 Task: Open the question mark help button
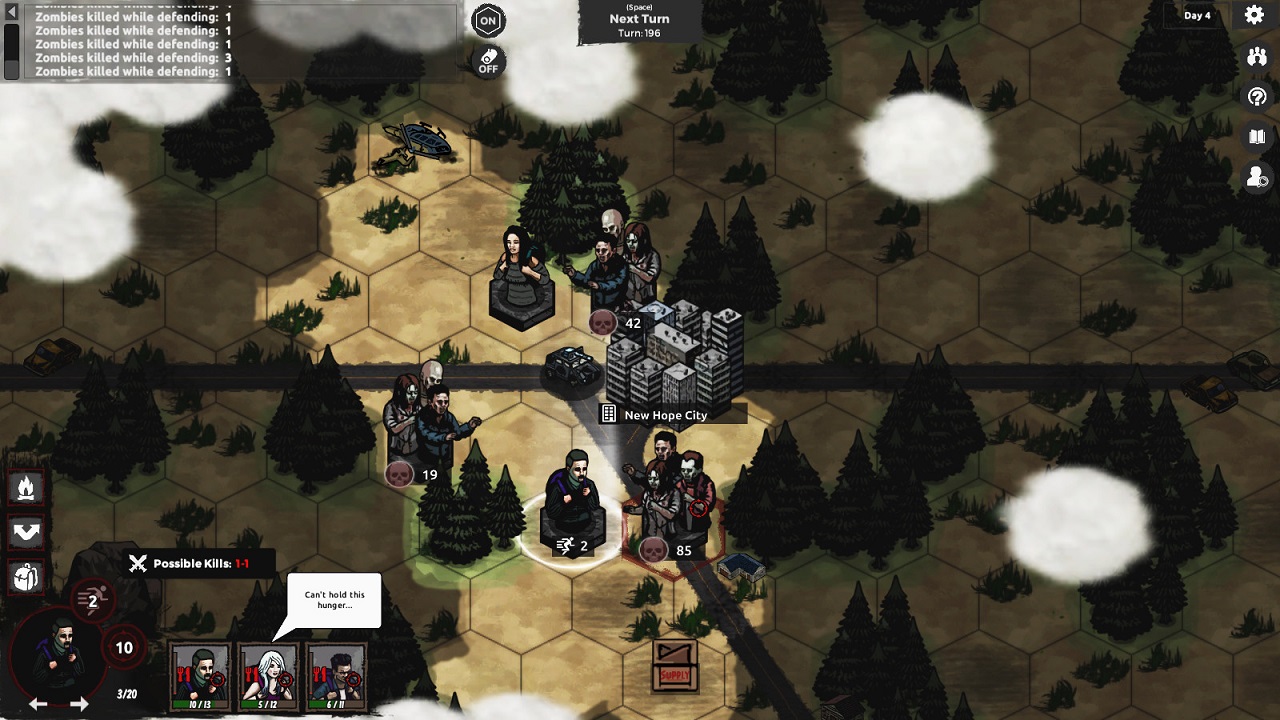coord(1257,97)
